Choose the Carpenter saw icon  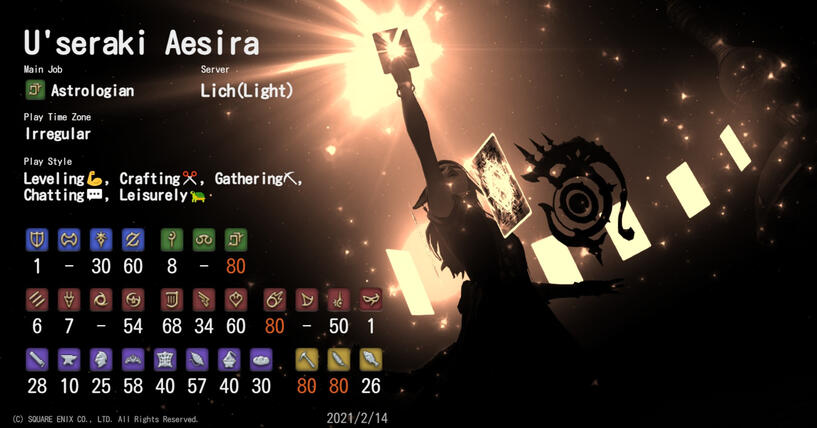[x=36, y=359]
